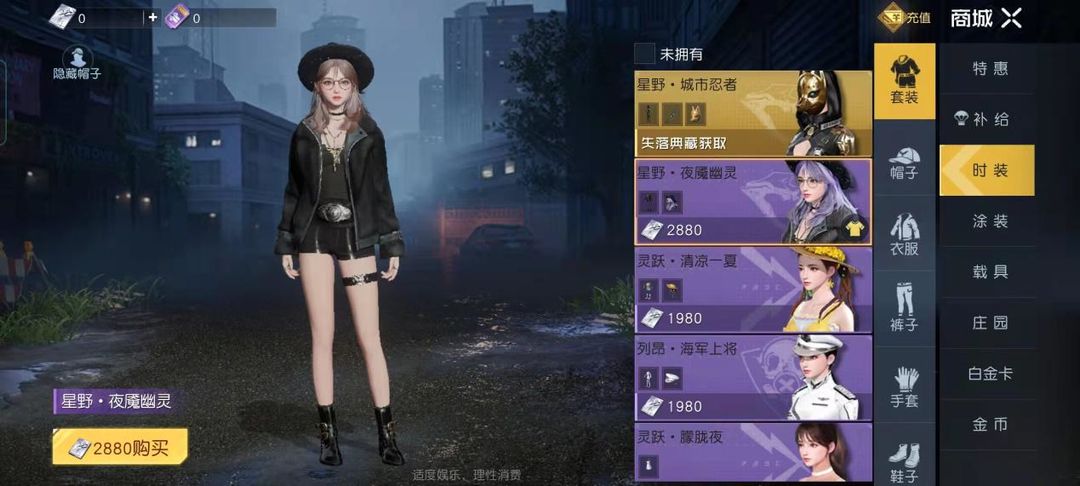The width and height of the screenshot is (1080, 486).
Task: Close the shop with the X button
Action: [x=1011, y=17]
